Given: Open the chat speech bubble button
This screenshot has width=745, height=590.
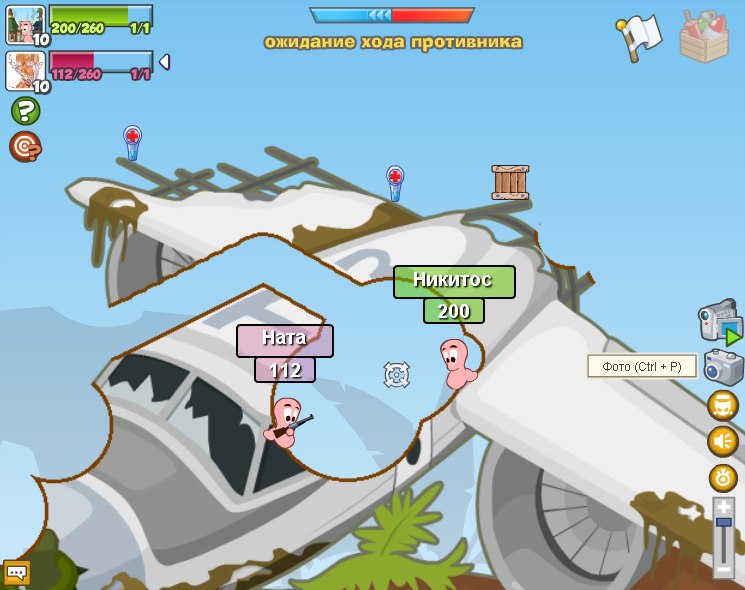Looking at the screenshot, I should point(16,572).
